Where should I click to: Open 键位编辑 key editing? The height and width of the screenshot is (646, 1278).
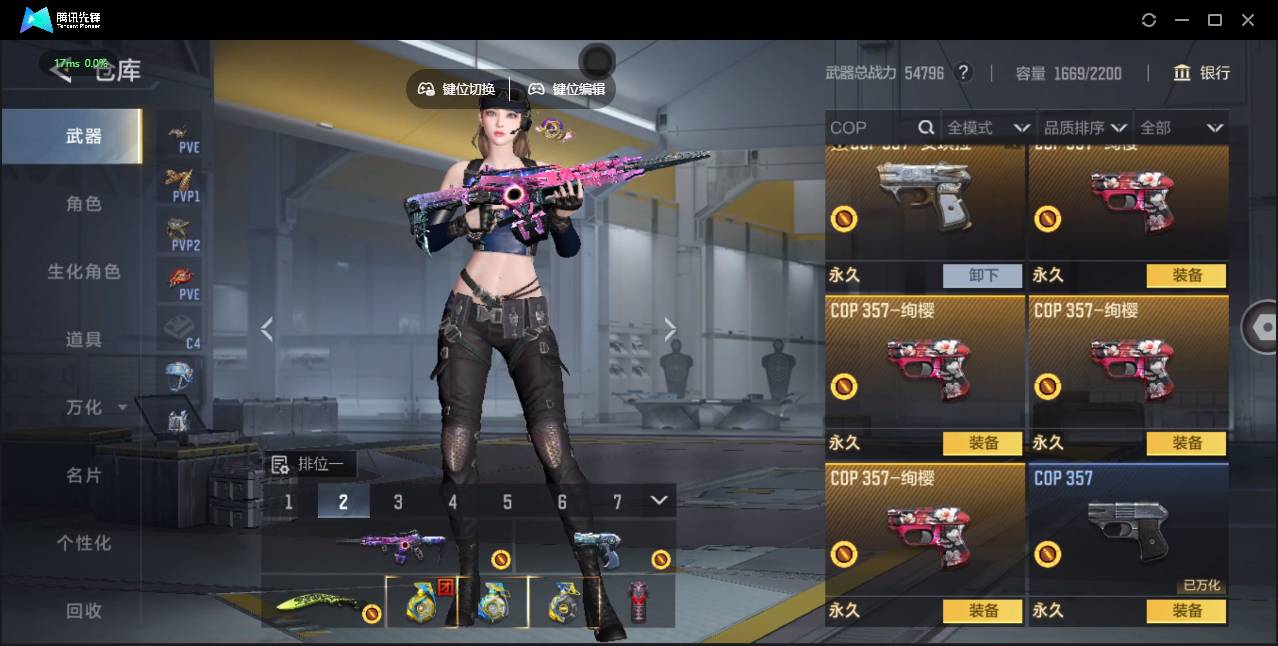click(x=567, y=89)
